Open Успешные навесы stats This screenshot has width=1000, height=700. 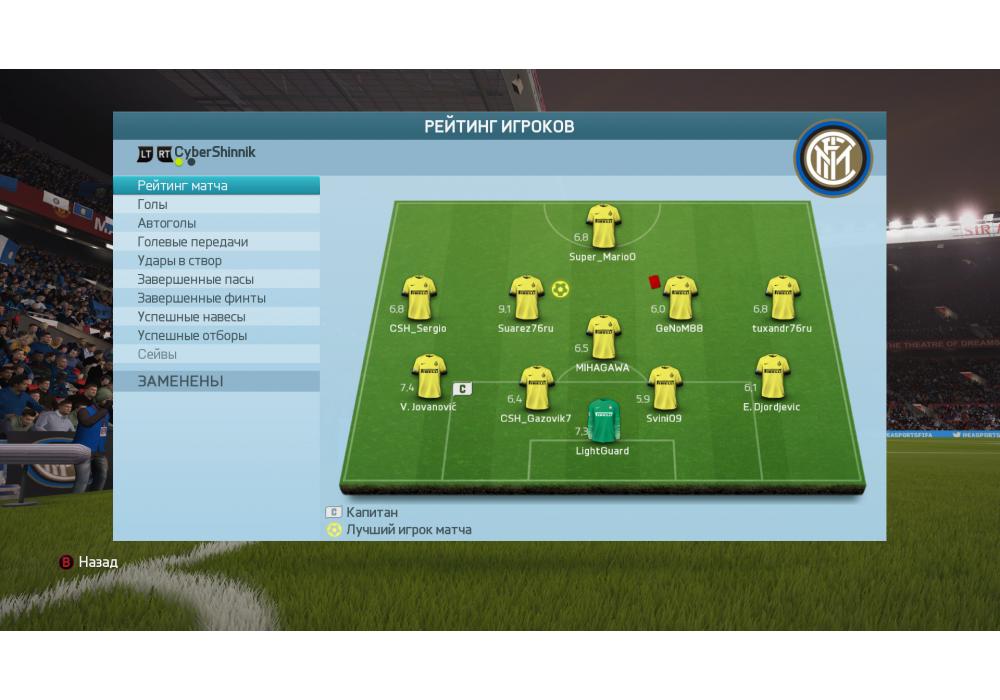216,317
